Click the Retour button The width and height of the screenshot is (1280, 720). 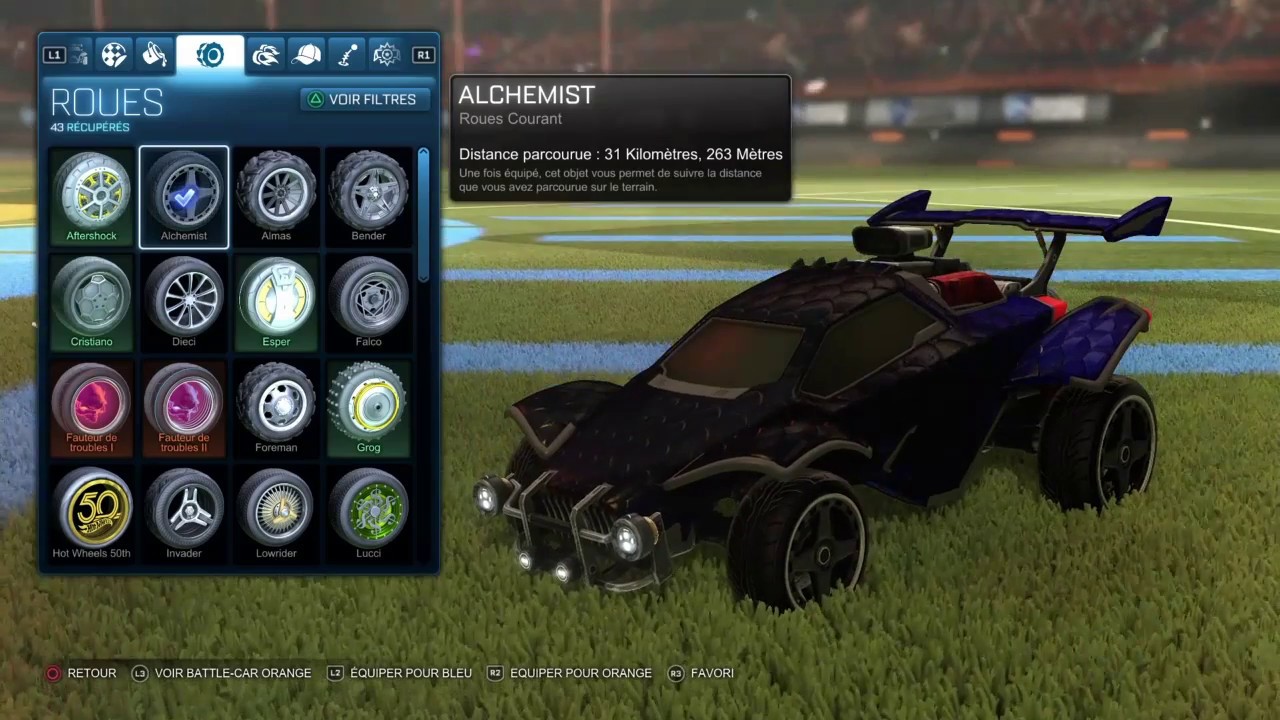pos(82,673)
